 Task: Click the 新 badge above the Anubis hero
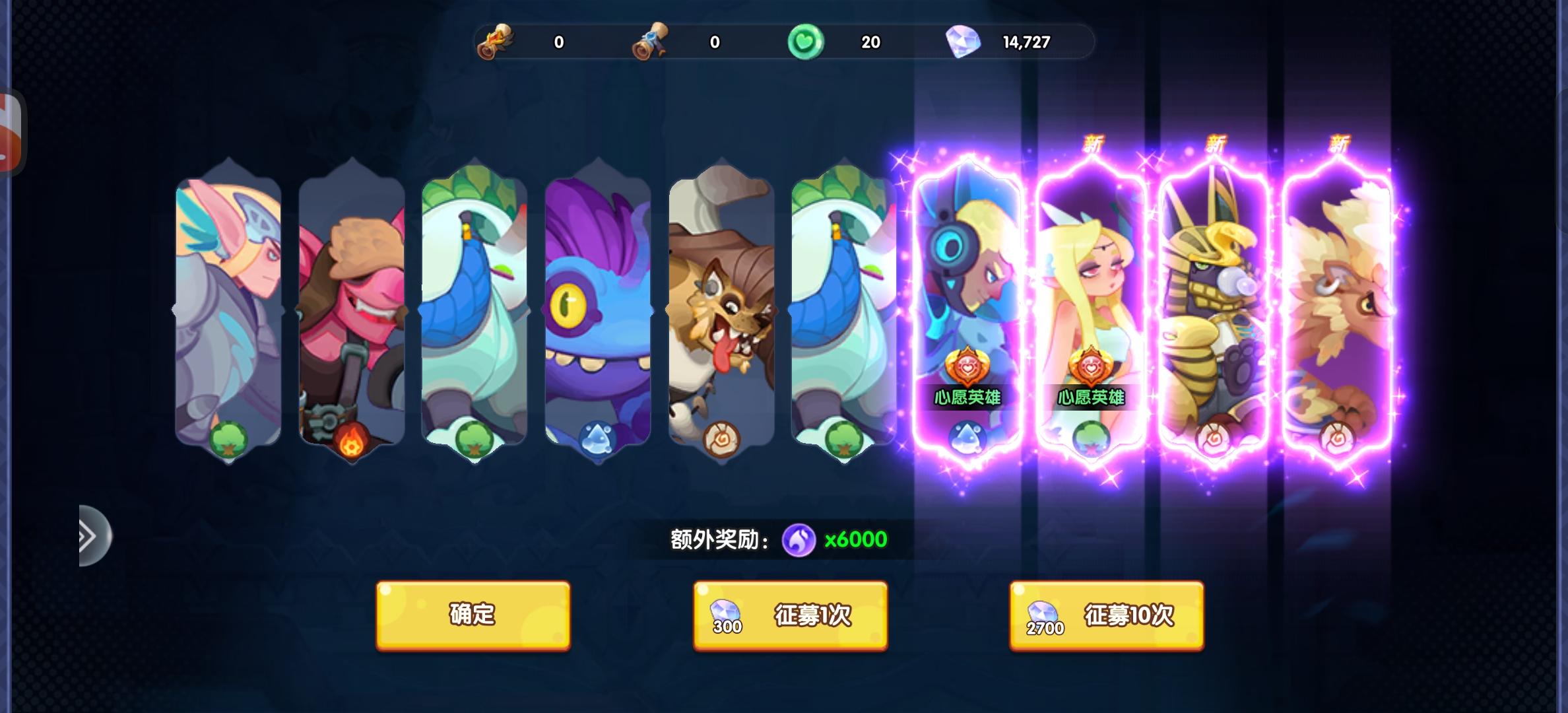(x=1215, y=142)
